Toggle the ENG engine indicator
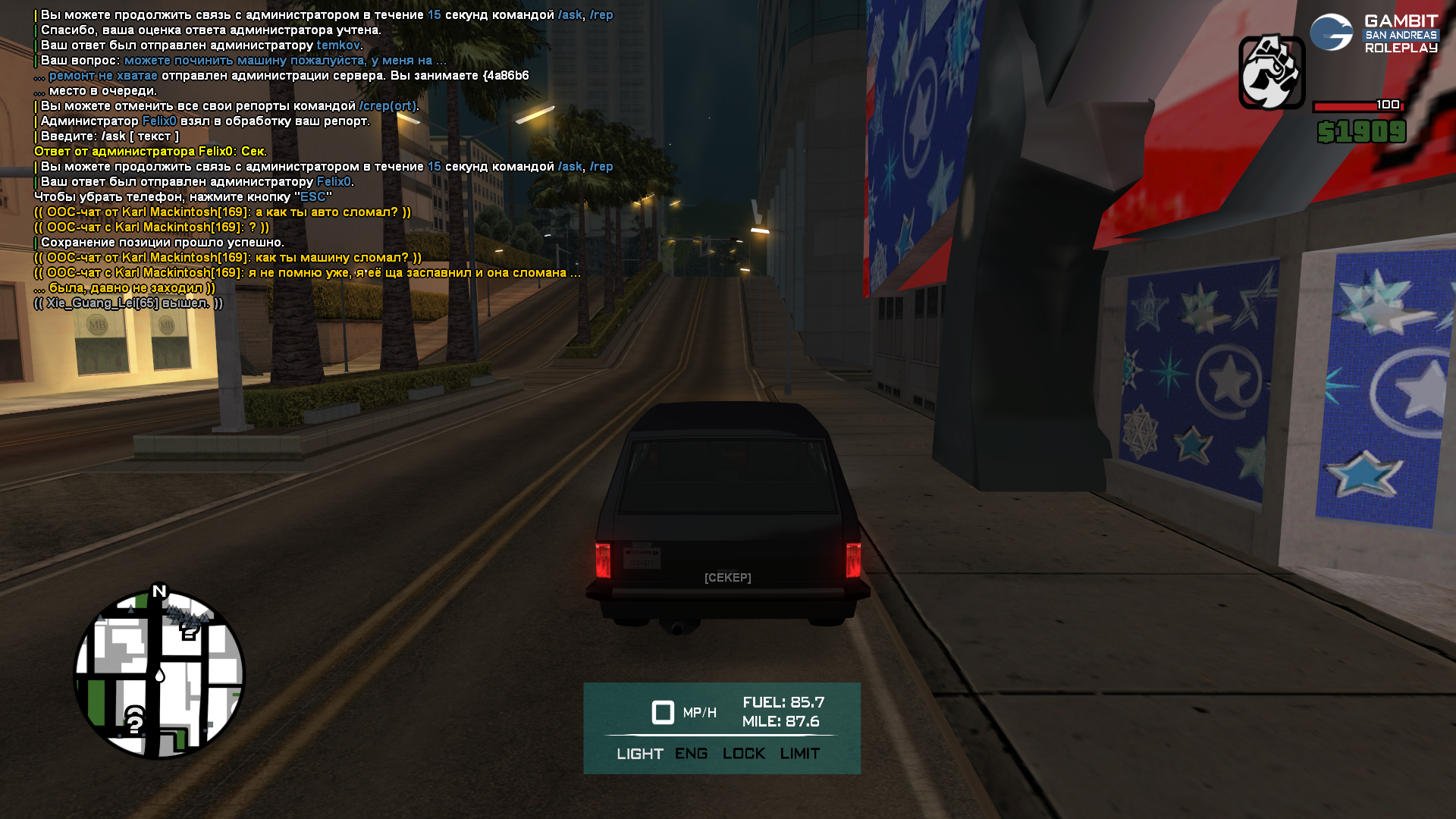1456x819 pixels. (x=691, y=754)
